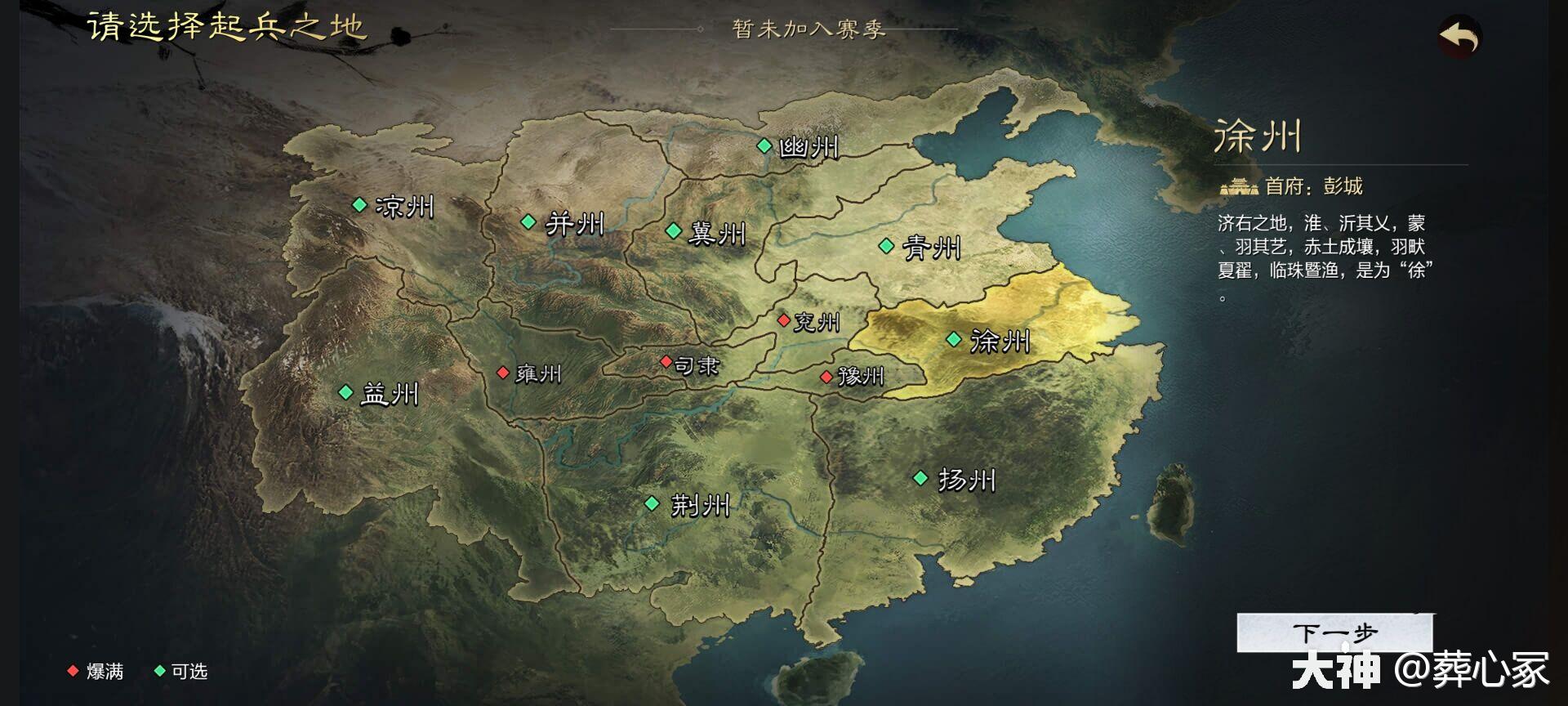Click the 幽州 green diamond marker

tap(764, 145)
